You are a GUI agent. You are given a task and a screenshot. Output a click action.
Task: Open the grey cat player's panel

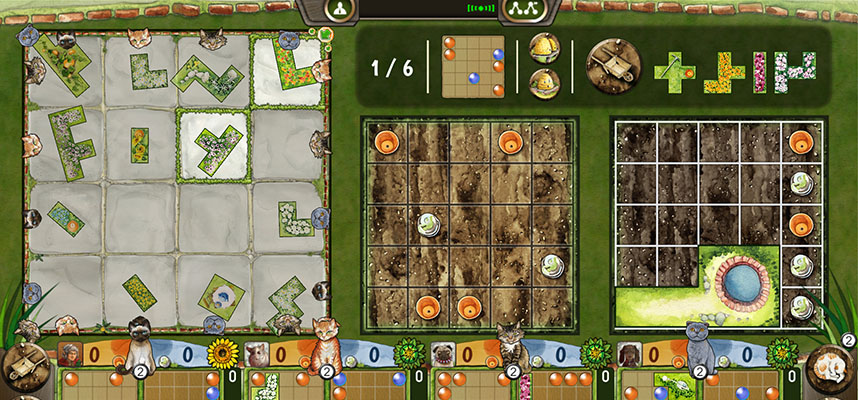pos(699,347)
